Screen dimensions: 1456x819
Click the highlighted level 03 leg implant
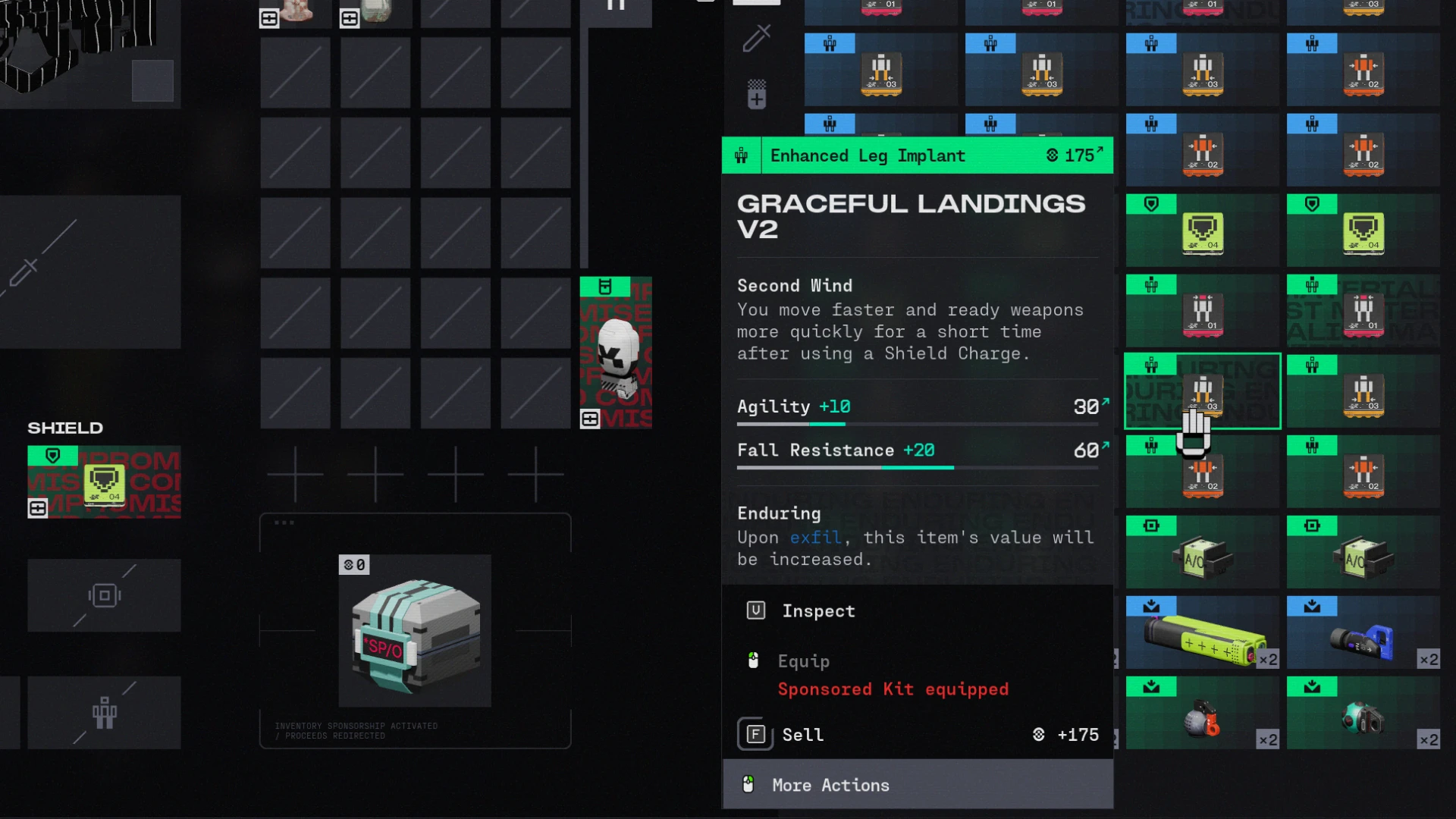(1203, 391)
